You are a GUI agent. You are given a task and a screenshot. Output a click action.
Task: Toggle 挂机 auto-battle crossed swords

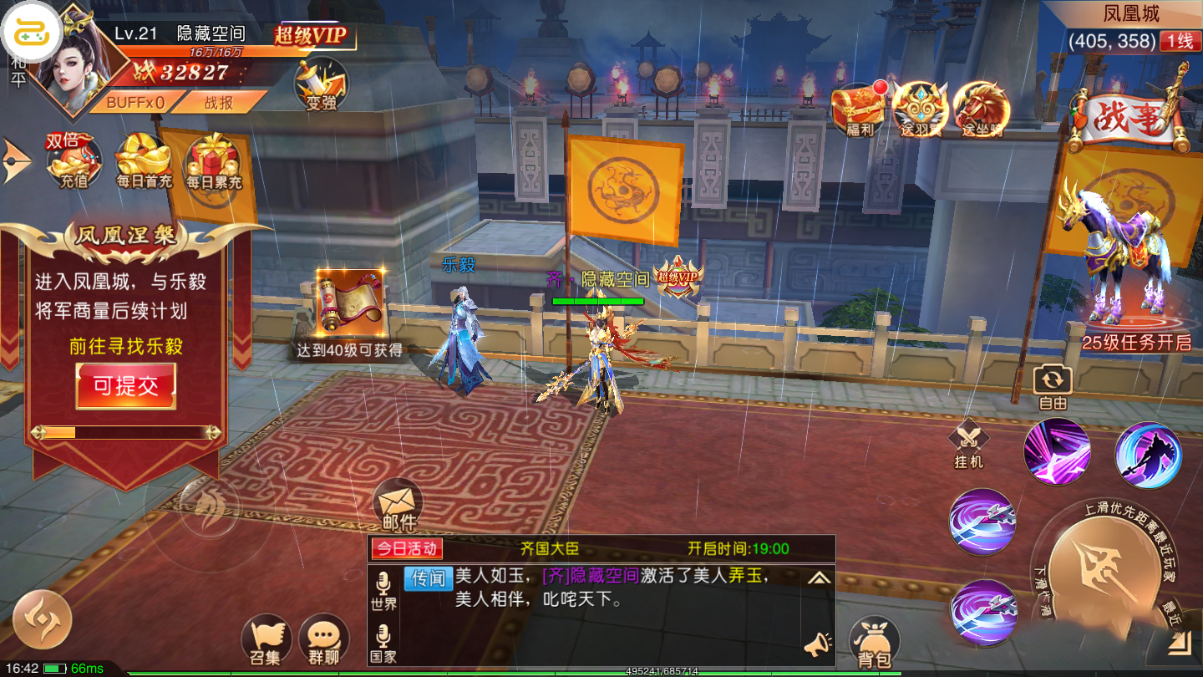click(968, 444)
